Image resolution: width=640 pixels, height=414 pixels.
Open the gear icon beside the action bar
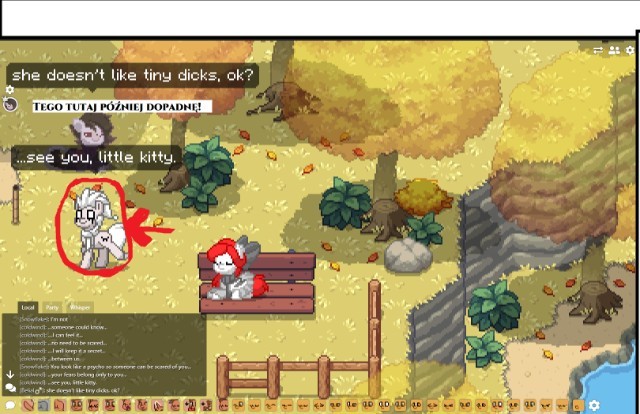pos(594,405)
